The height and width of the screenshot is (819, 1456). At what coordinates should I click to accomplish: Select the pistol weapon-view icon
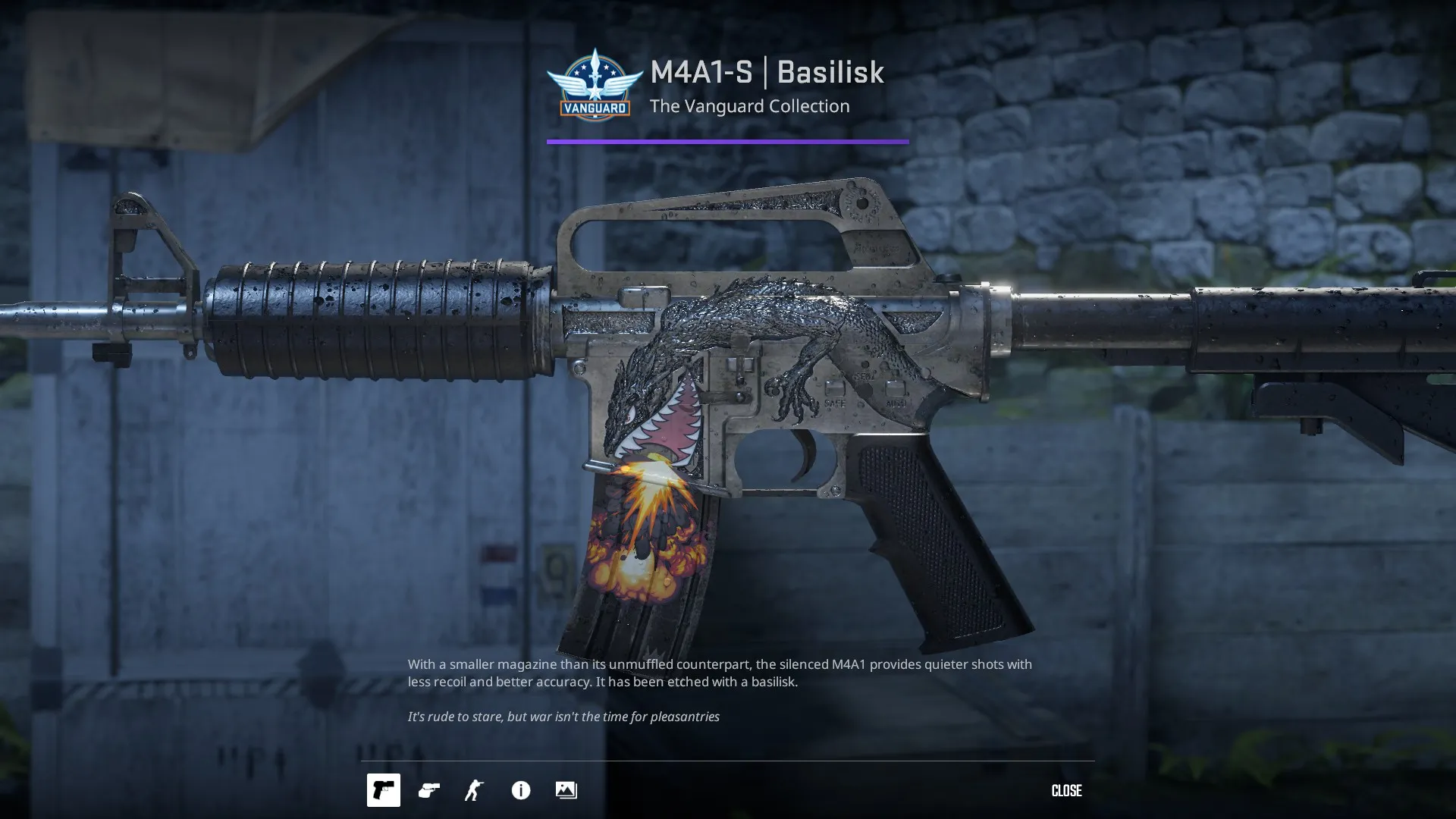click(x=383, y=790)
